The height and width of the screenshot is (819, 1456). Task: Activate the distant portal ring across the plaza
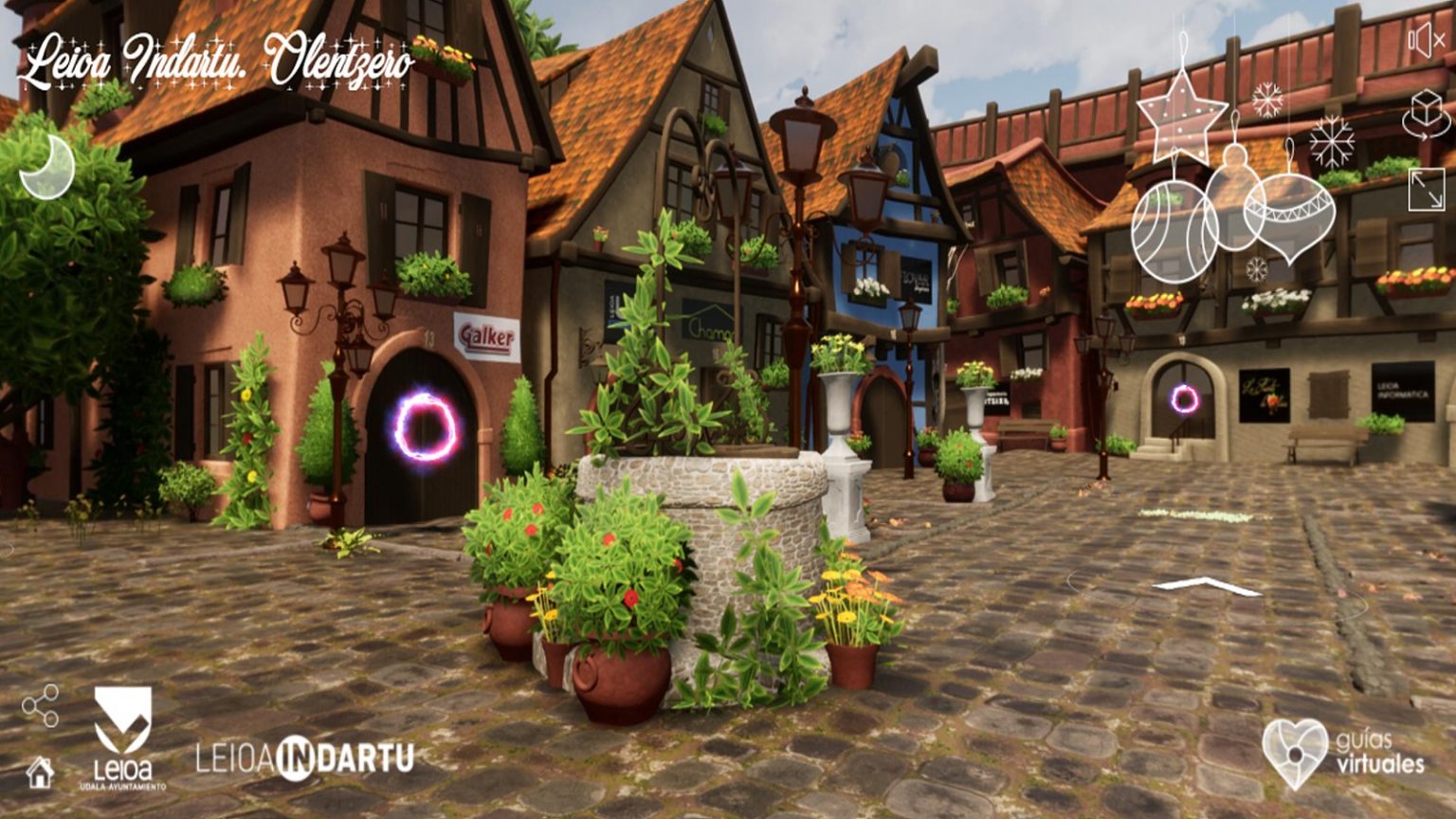pos(1182,397)
